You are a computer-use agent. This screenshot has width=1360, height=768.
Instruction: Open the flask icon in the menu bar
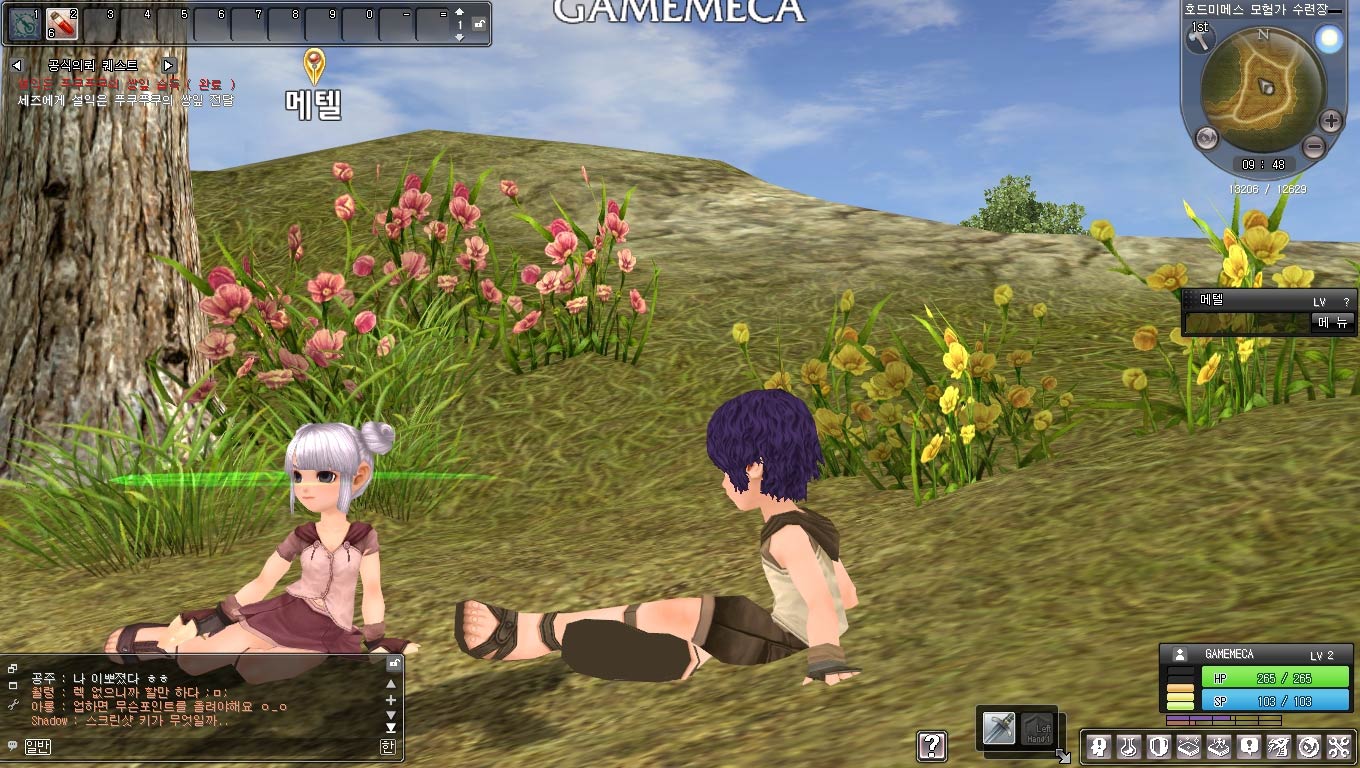(1129, 746)
